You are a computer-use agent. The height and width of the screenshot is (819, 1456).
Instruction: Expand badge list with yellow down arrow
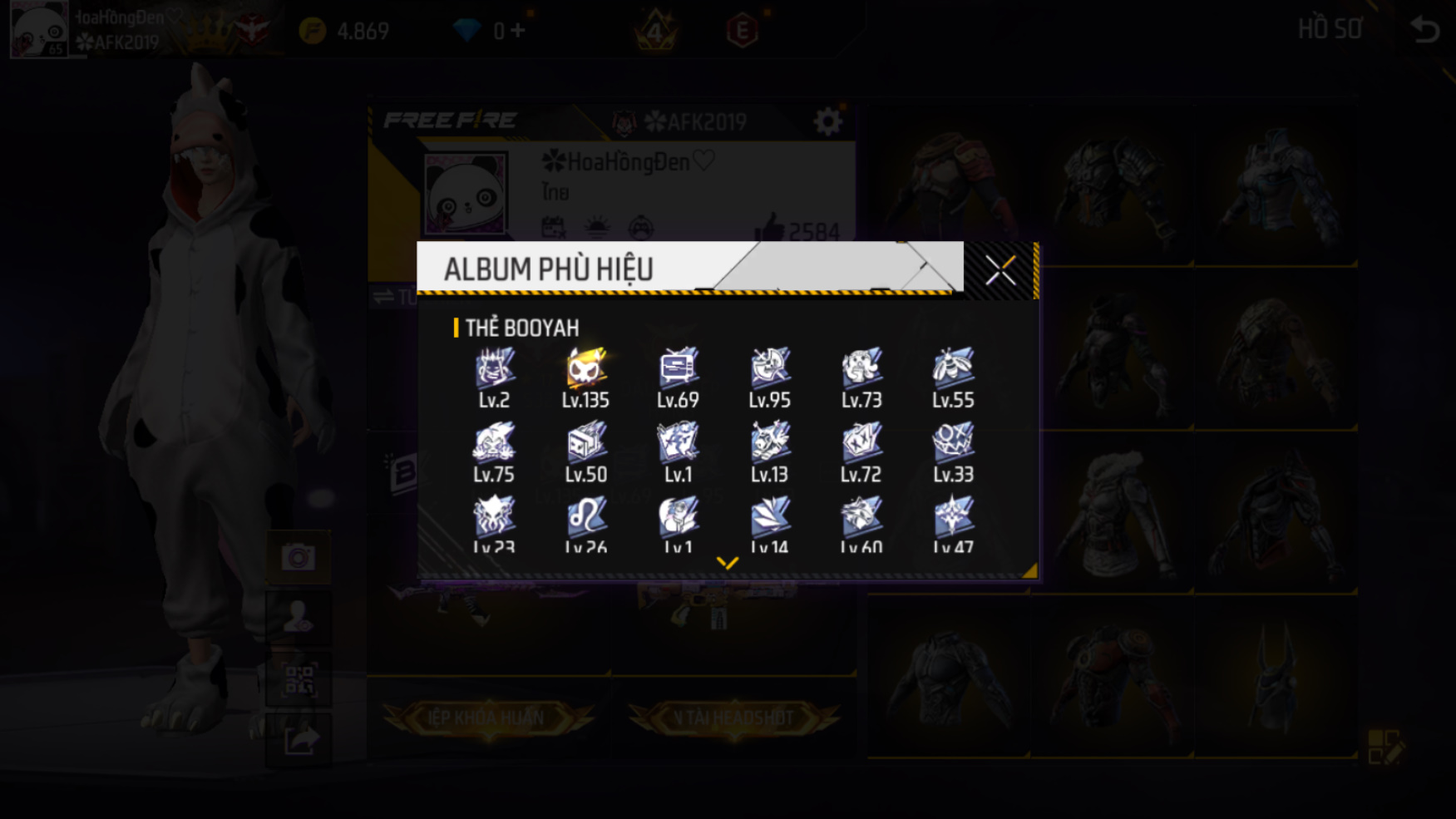728,563
